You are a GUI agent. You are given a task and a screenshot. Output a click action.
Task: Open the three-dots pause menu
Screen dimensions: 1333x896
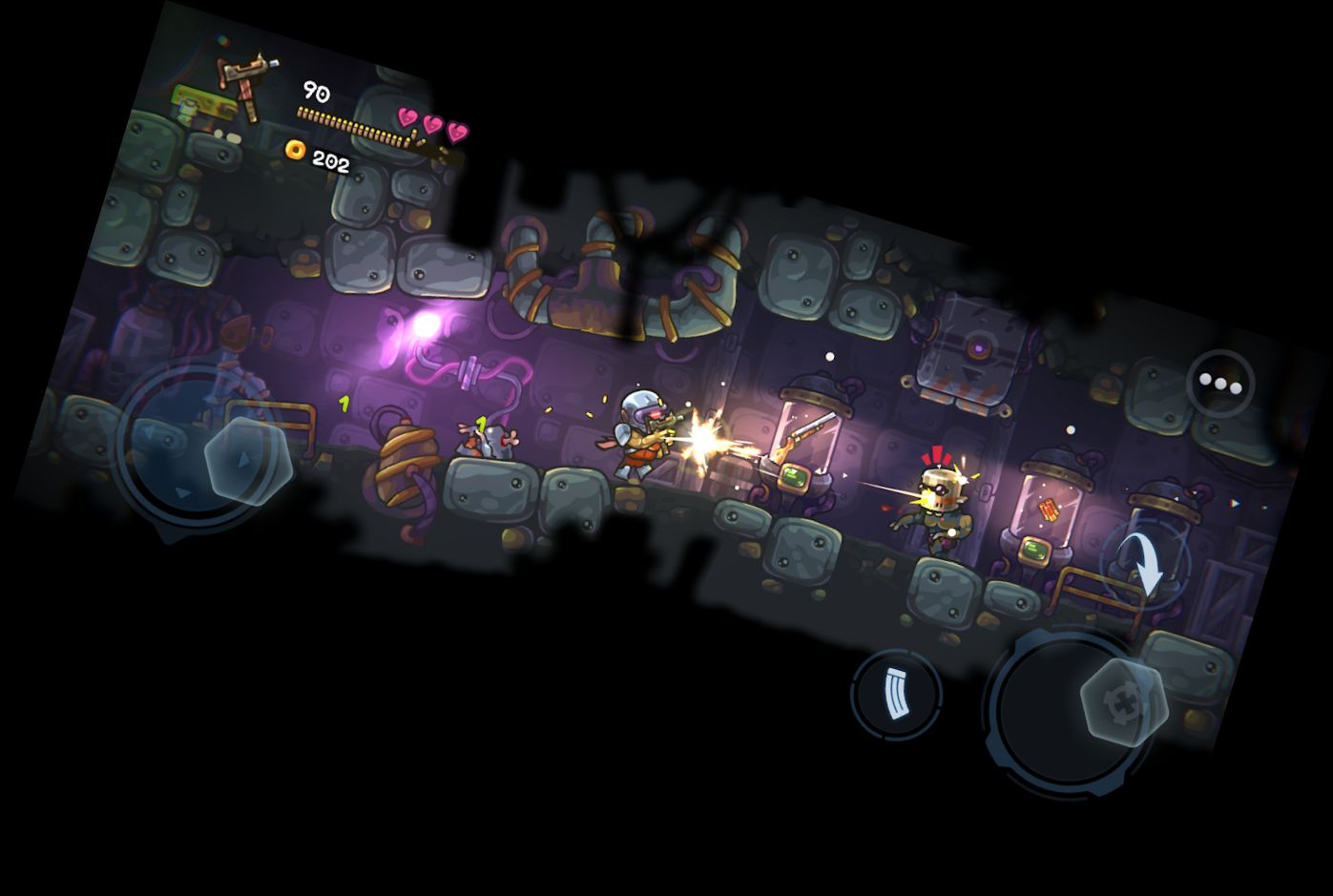click(x=1220, y=383)
